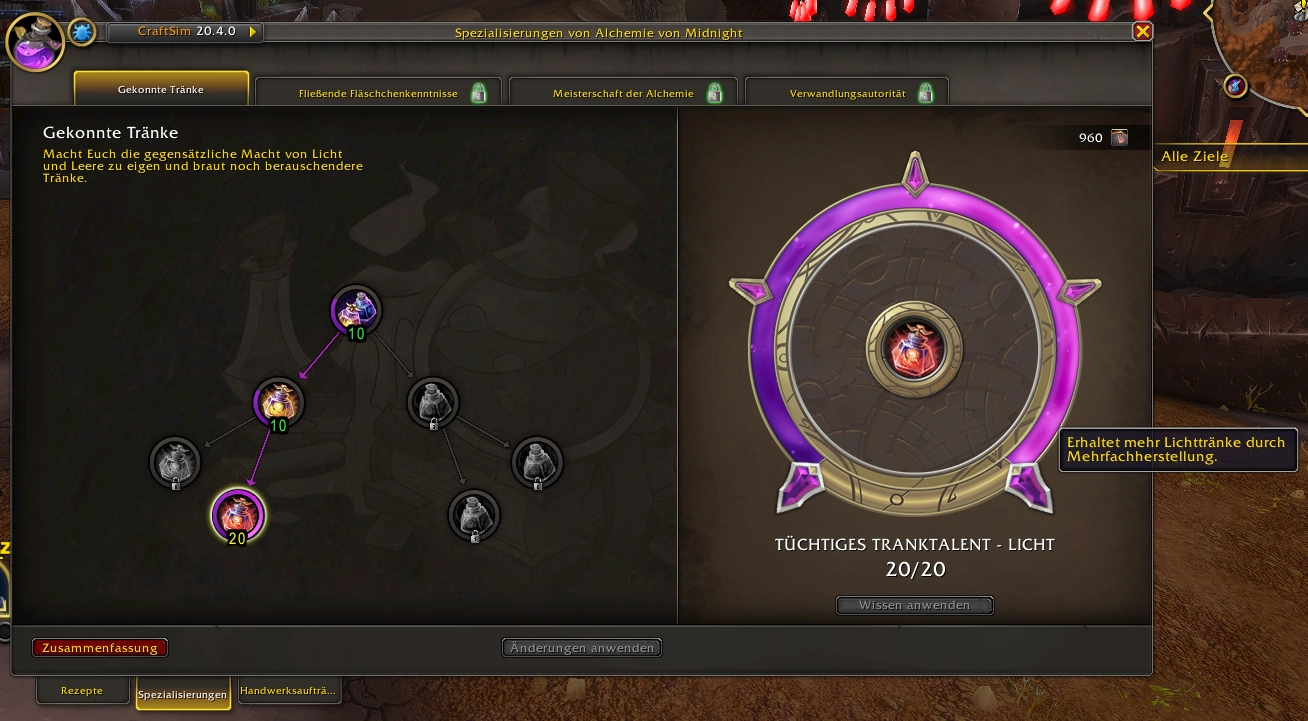Image resolution: width=1308 pixels, height=721 pixels.
Task: Open the Alle Ziele objective tracker
Action: (1195, 156)
